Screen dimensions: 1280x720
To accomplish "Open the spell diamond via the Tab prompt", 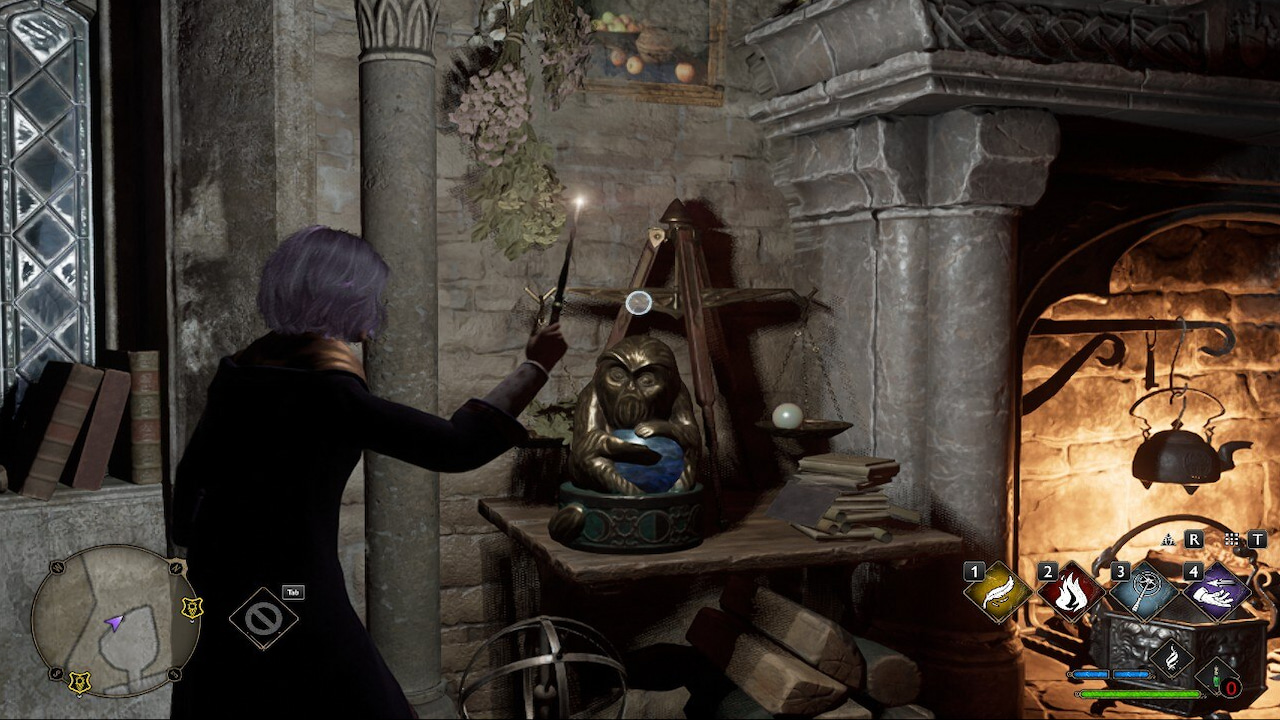I will pos(292,592).
